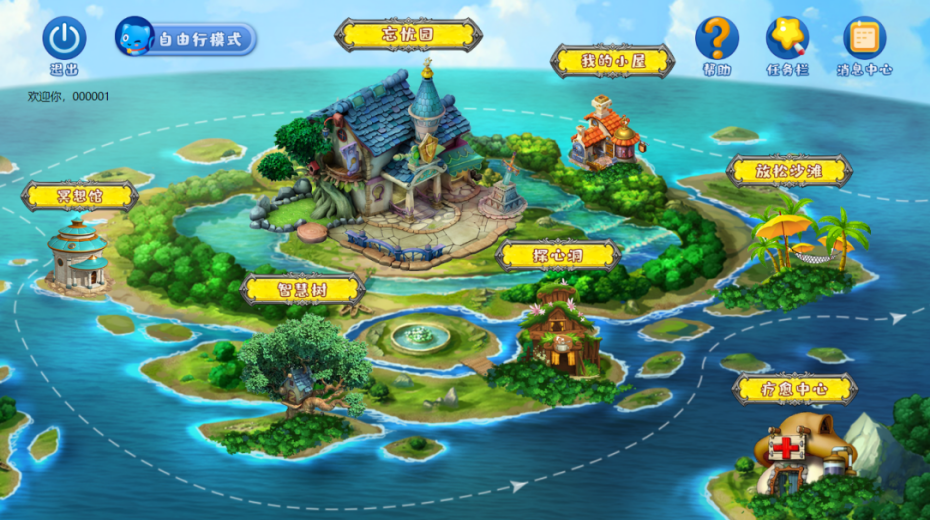Open the 任务栏 star icon
This screenshot has width=930, height=520.
[787, 39]
